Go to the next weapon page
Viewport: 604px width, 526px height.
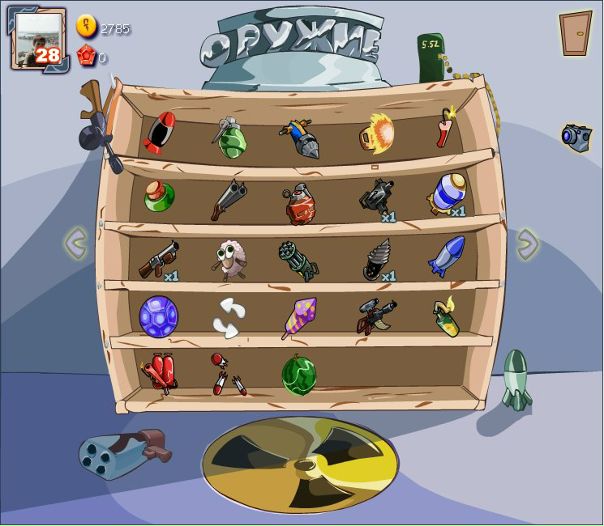[x=527, y=243]
